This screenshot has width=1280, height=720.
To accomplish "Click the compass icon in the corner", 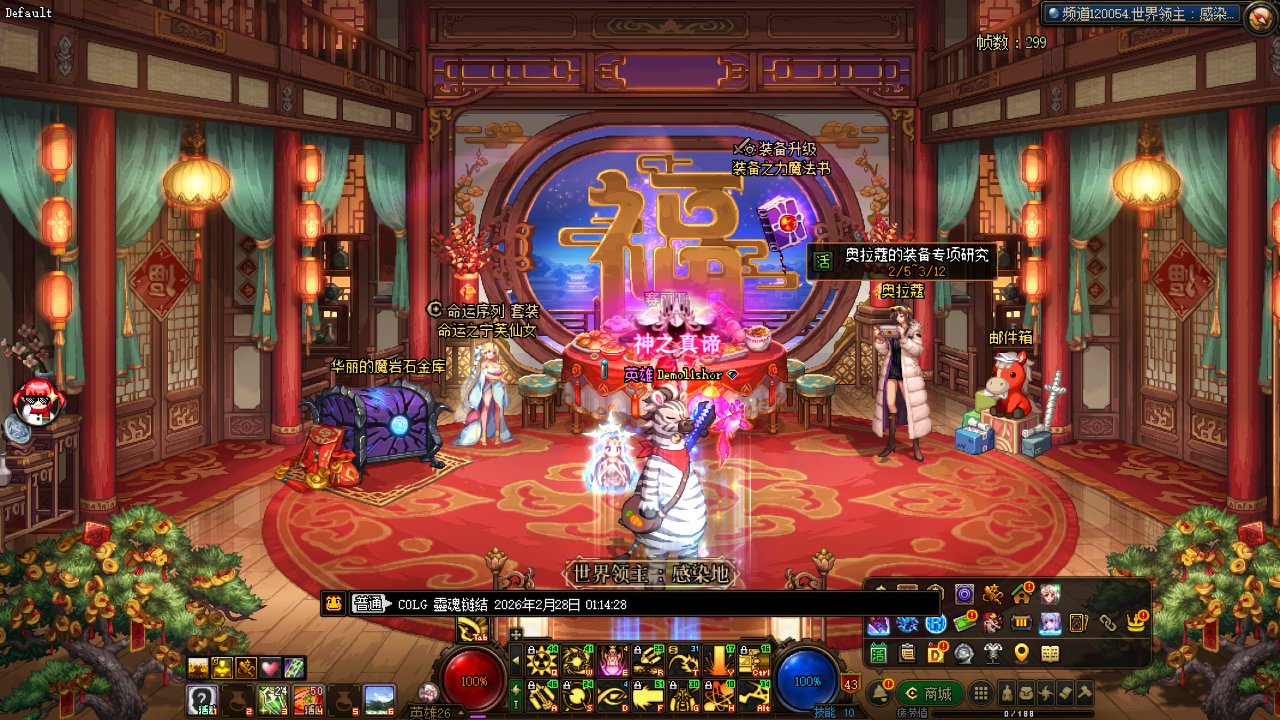I will tap(1260, 18).
